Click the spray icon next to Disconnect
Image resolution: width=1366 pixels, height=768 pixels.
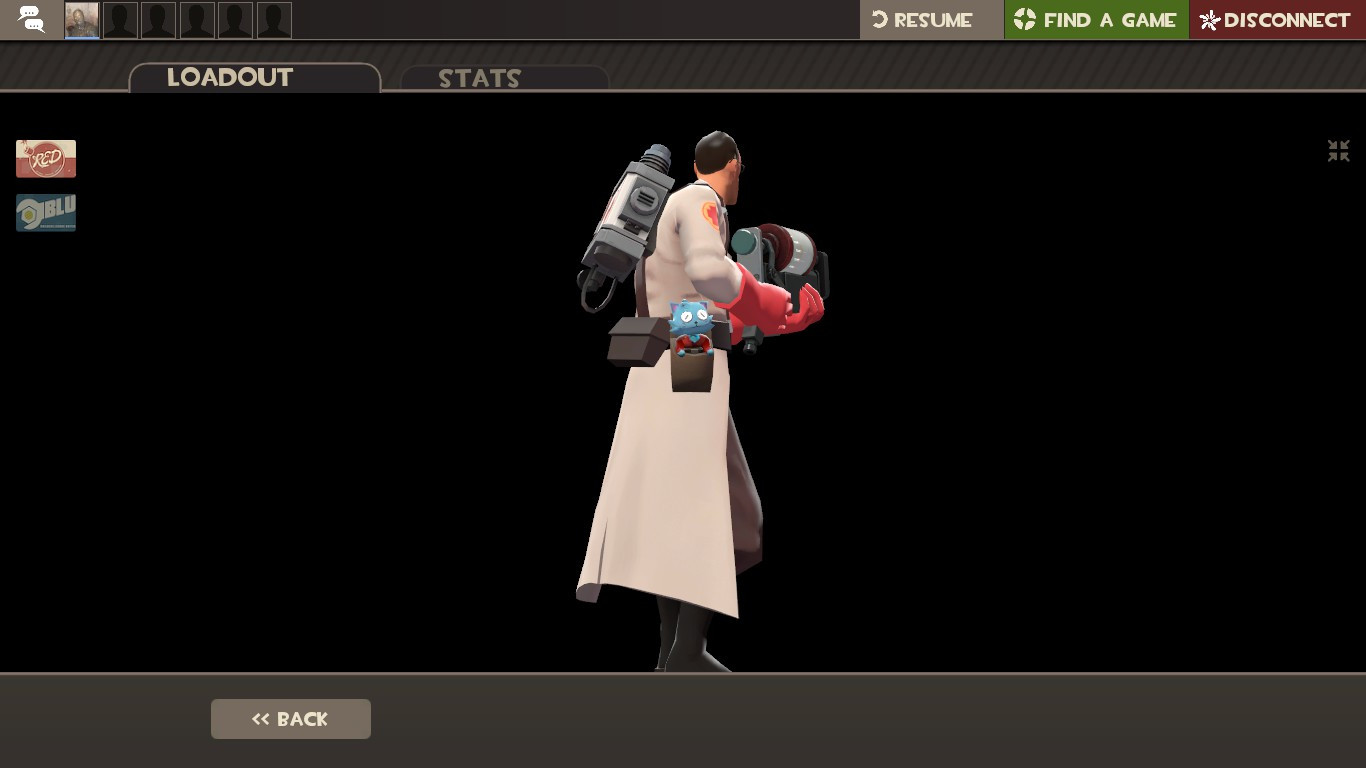tap(1208, 20)
